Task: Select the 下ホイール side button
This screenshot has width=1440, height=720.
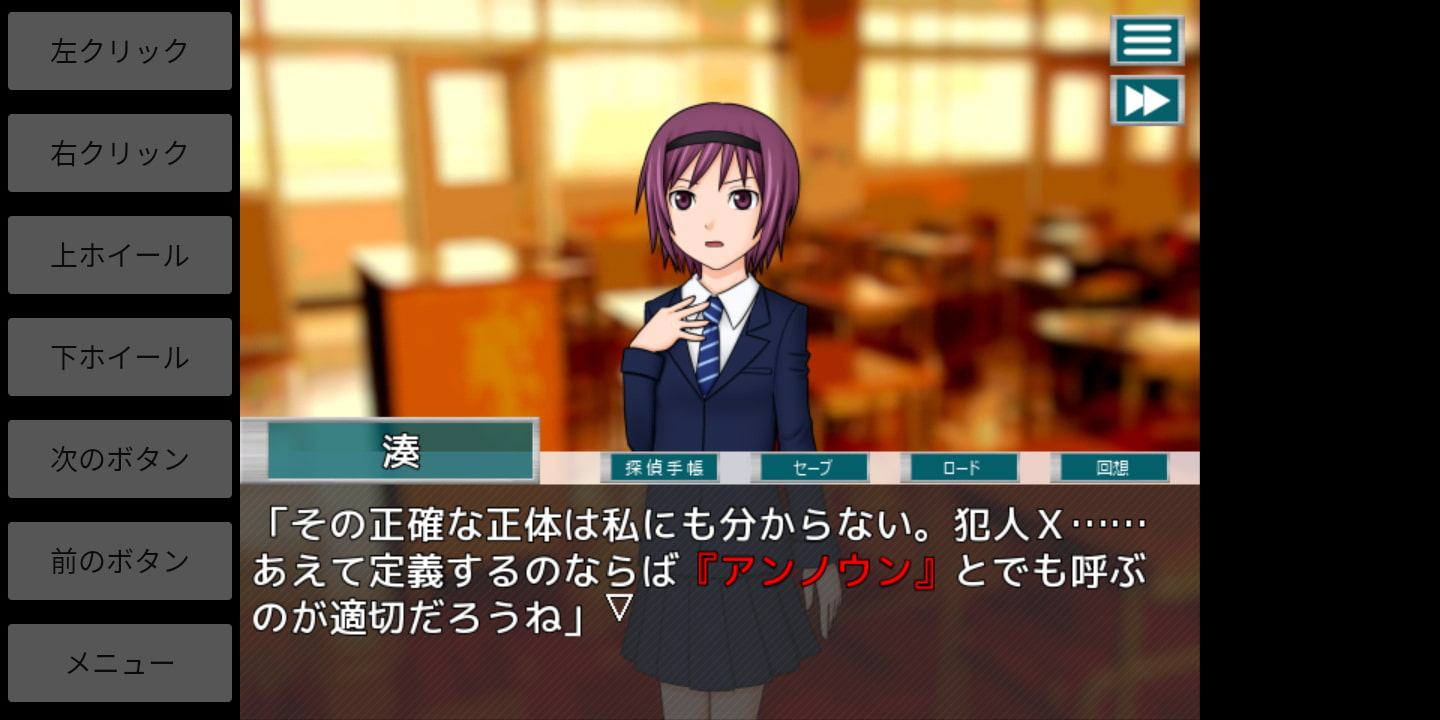Action: point(120,357)
